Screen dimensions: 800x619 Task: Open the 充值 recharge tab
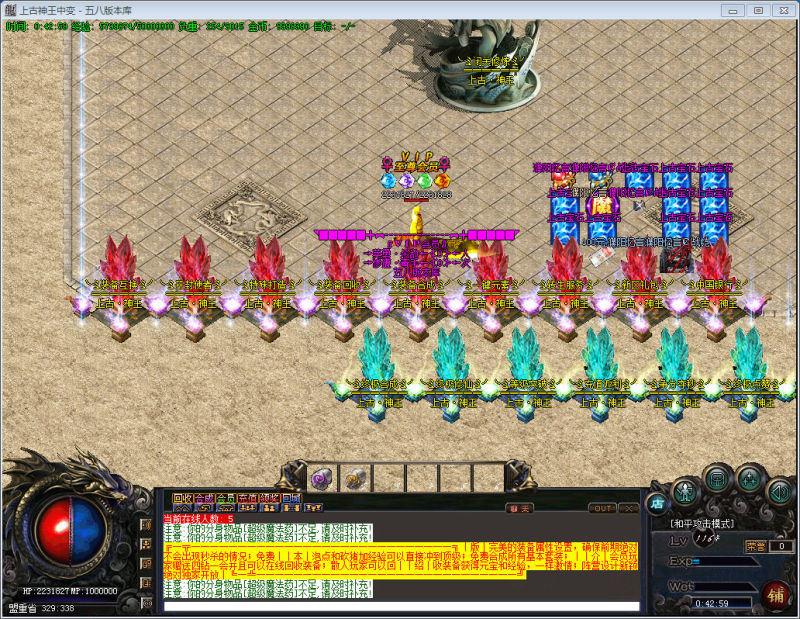point(248,498)
